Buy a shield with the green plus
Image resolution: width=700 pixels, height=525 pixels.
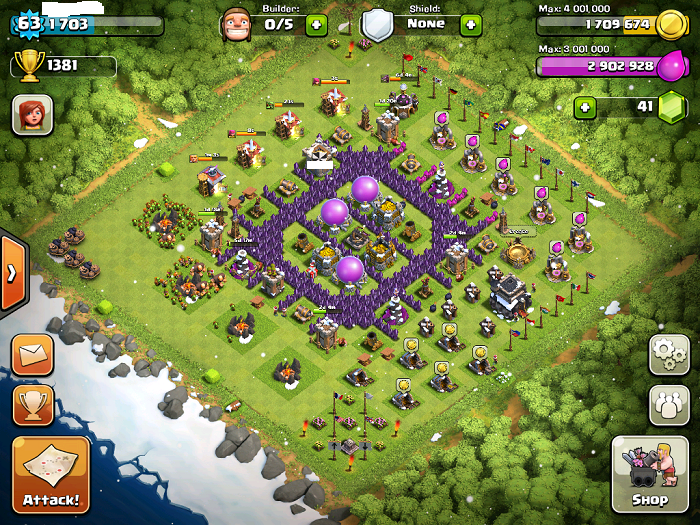click(x=471, y=24)
